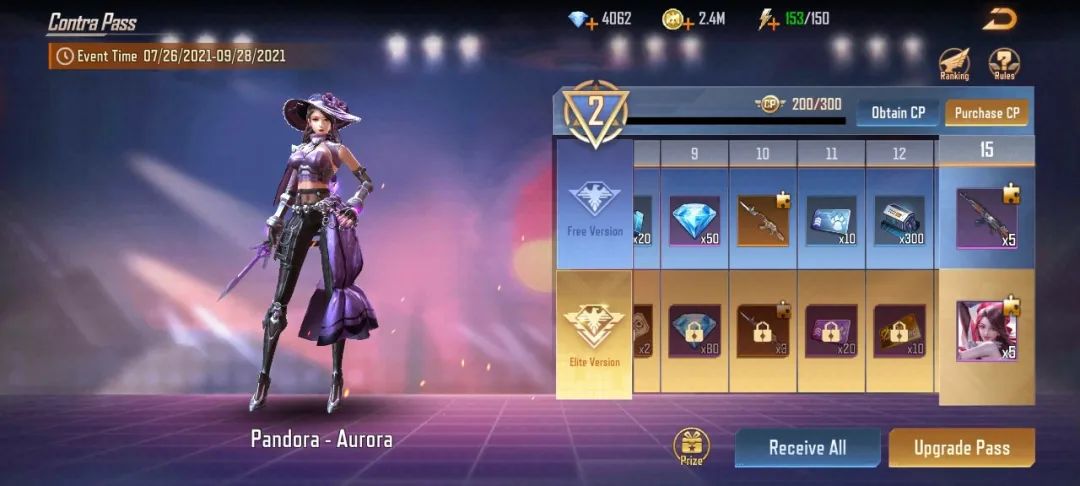Open the Rules help
Screen dimensions: 1080x486
pos(1004,63)
